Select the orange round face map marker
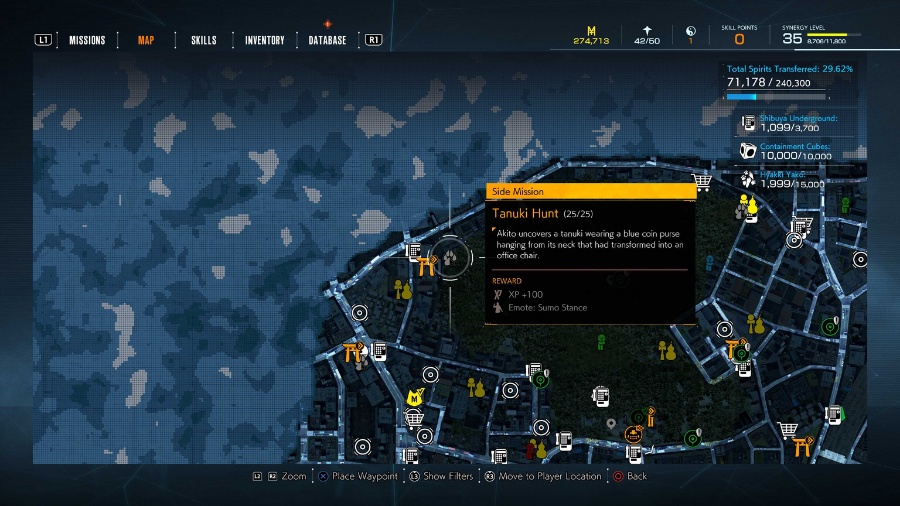Viewport: 900px width, 506px height. pyautogui.click(x=632, y=434)
